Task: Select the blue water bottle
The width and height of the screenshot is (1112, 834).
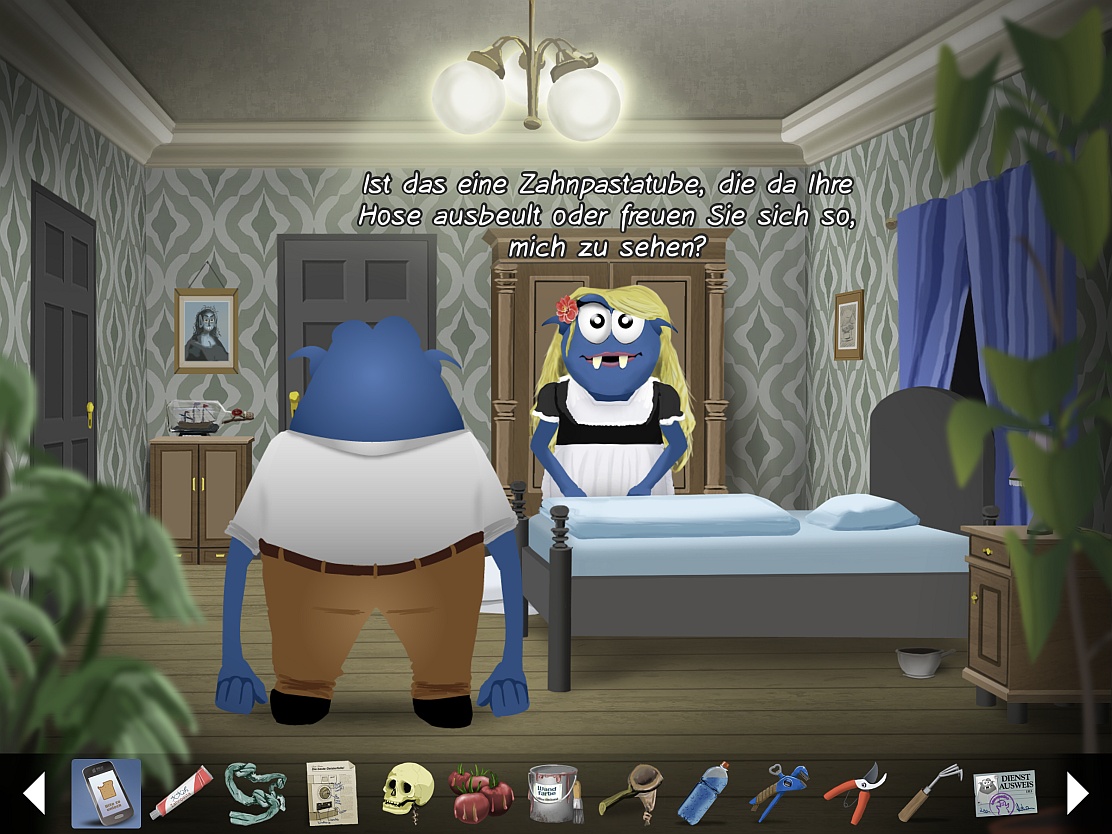Action: [x=703, y=793]
